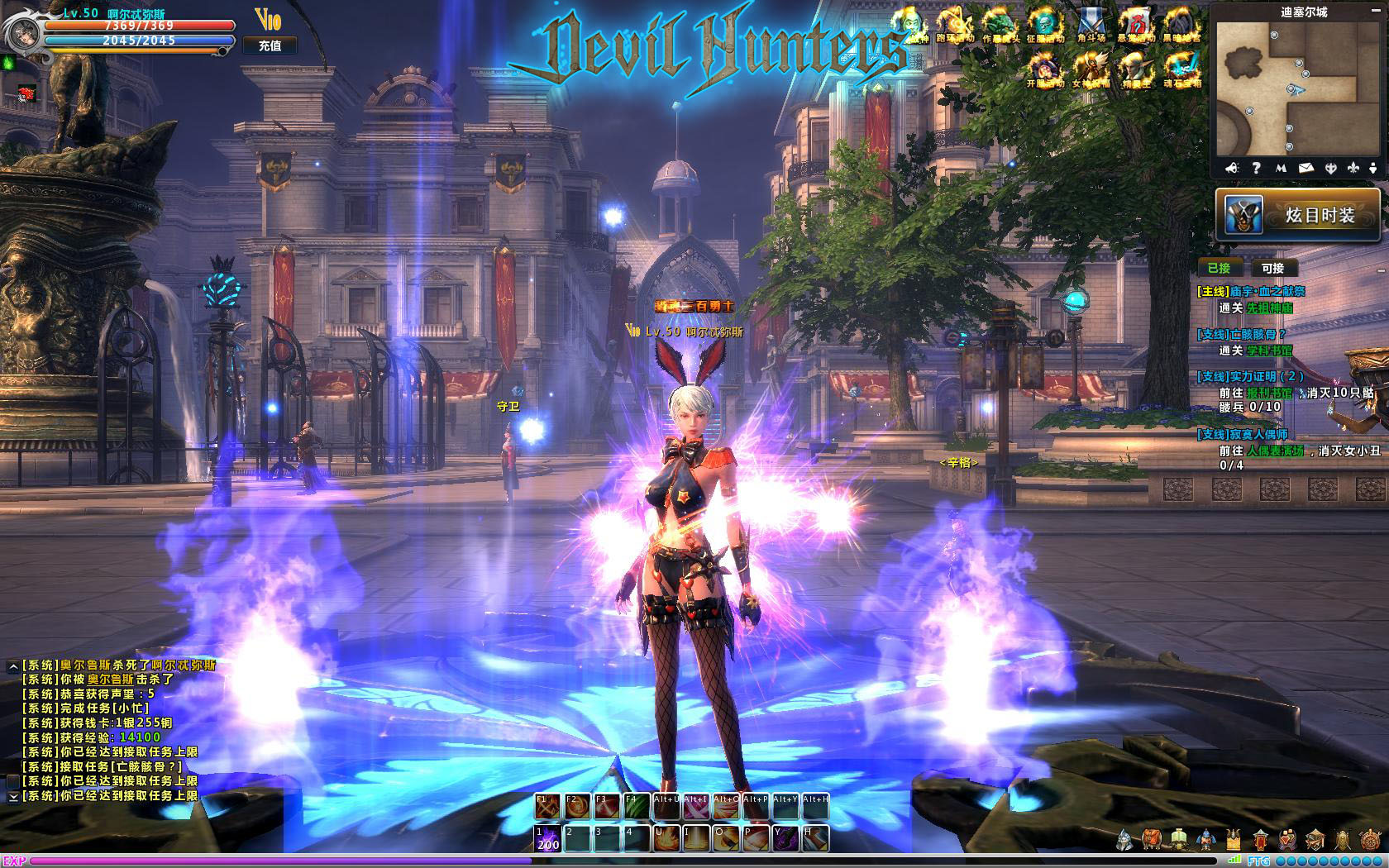
Task: Activate the F4 green slash skill
Action: point(636,806)
